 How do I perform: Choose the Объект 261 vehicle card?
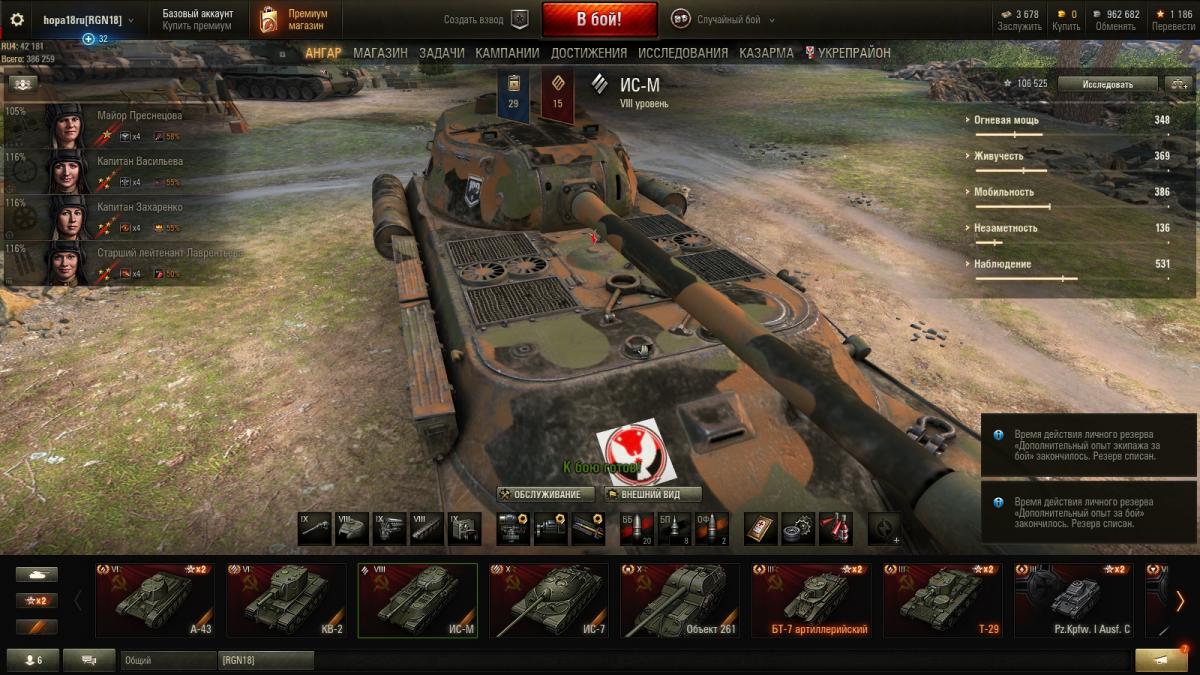point(680,600)
